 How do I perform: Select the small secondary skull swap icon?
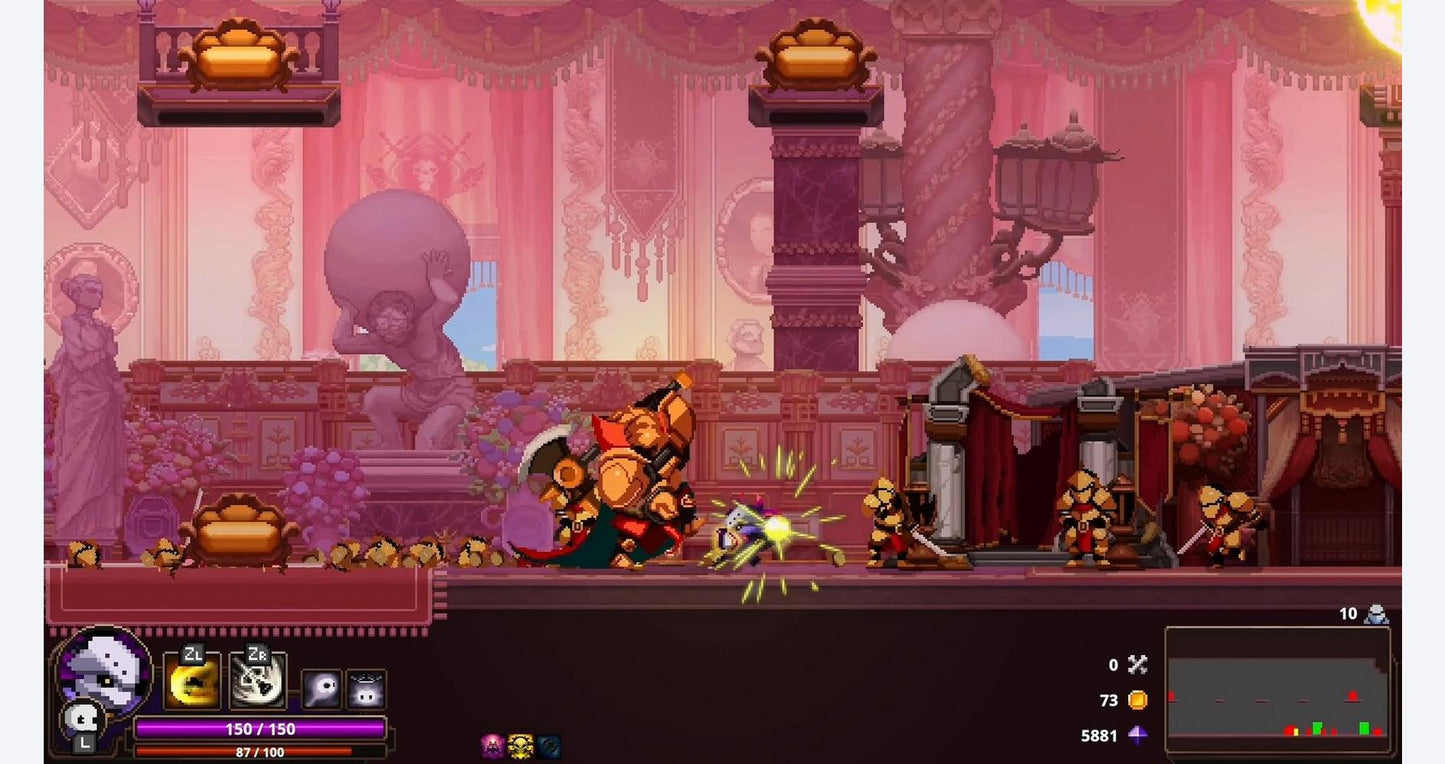pos(78,720)
